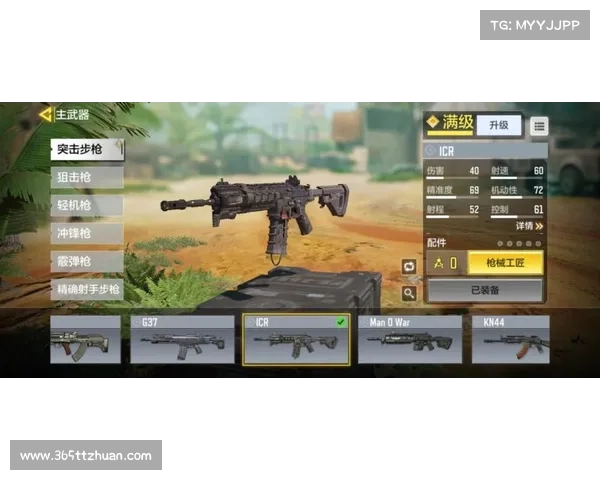
Task: Open the list menu icon beside 升级
Action: [x=539, y=126]
